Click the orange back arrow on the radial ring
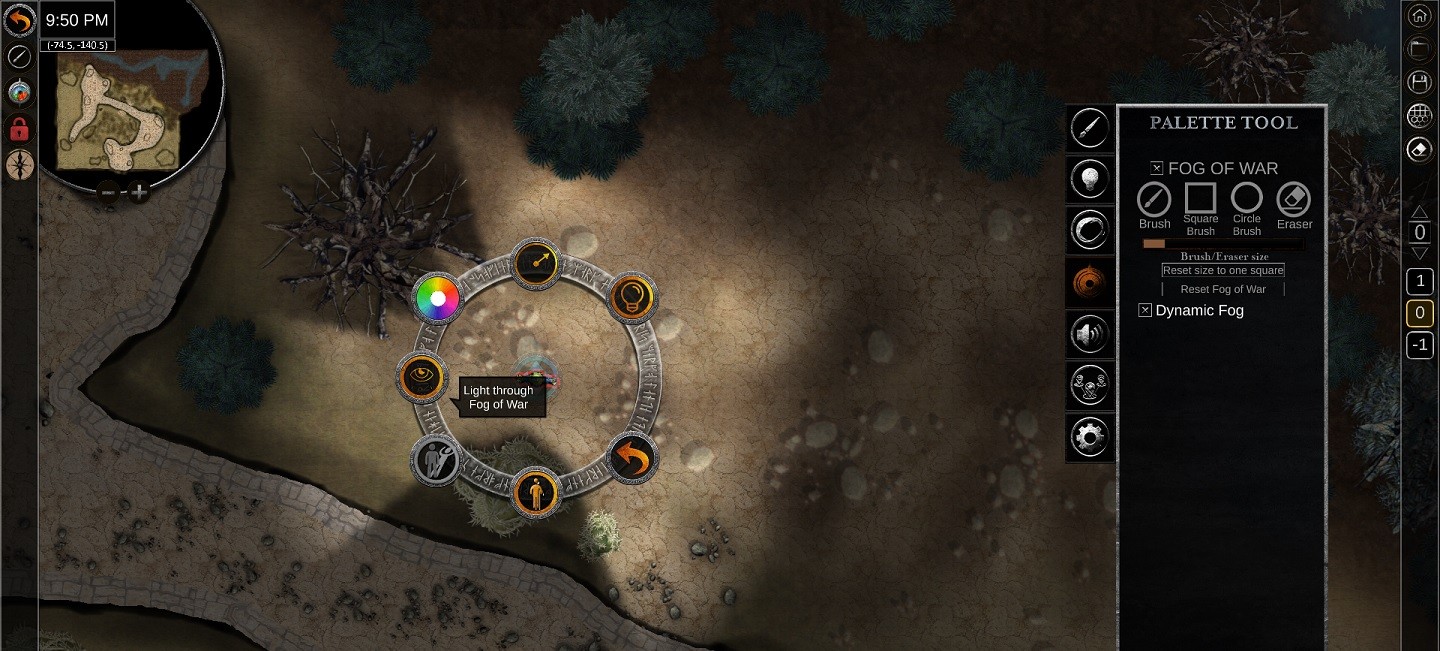 [x=633, y=460]
